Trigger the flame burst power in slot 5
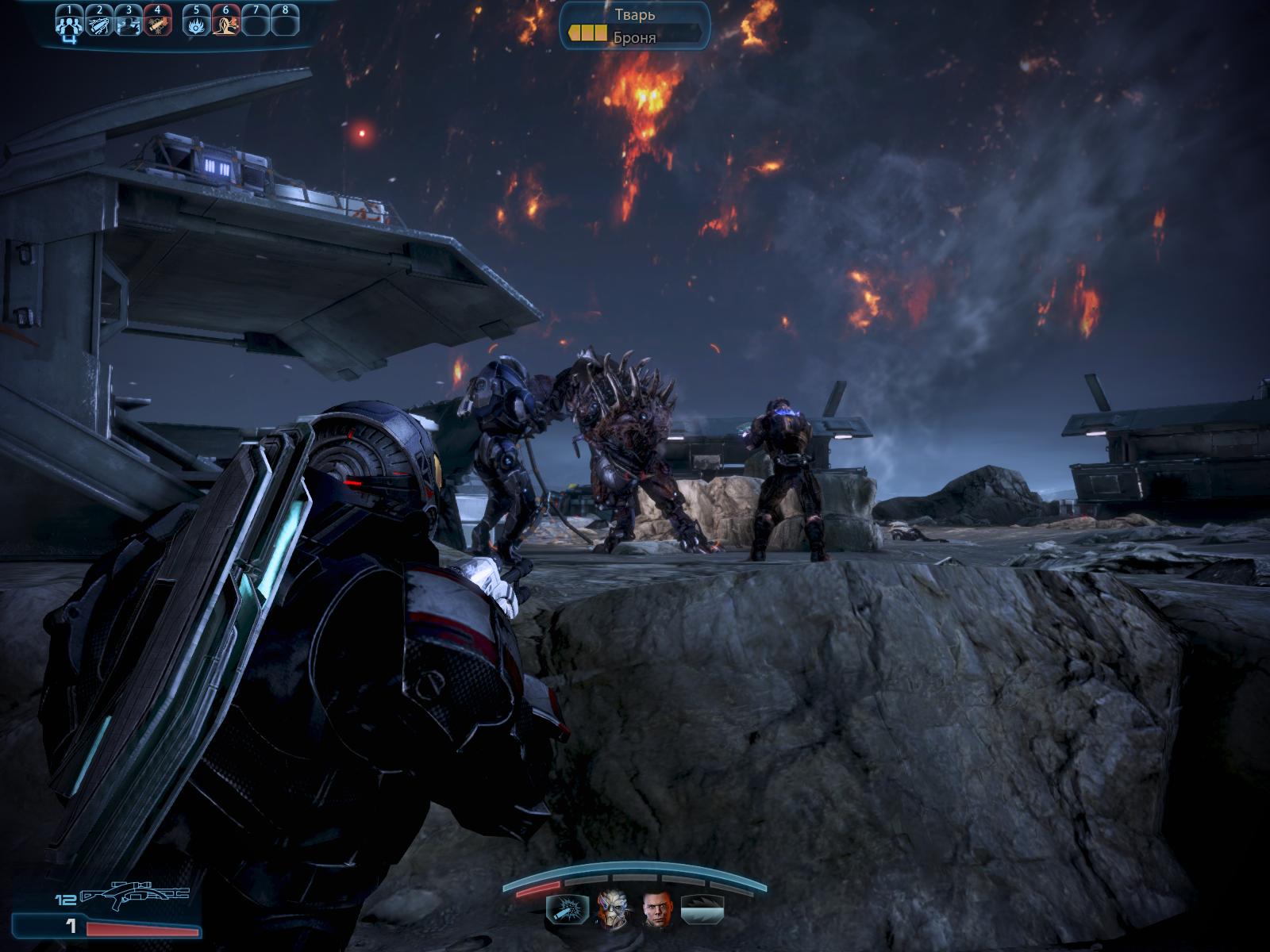This screenshot has width=1270, height=952. (196, 24)
